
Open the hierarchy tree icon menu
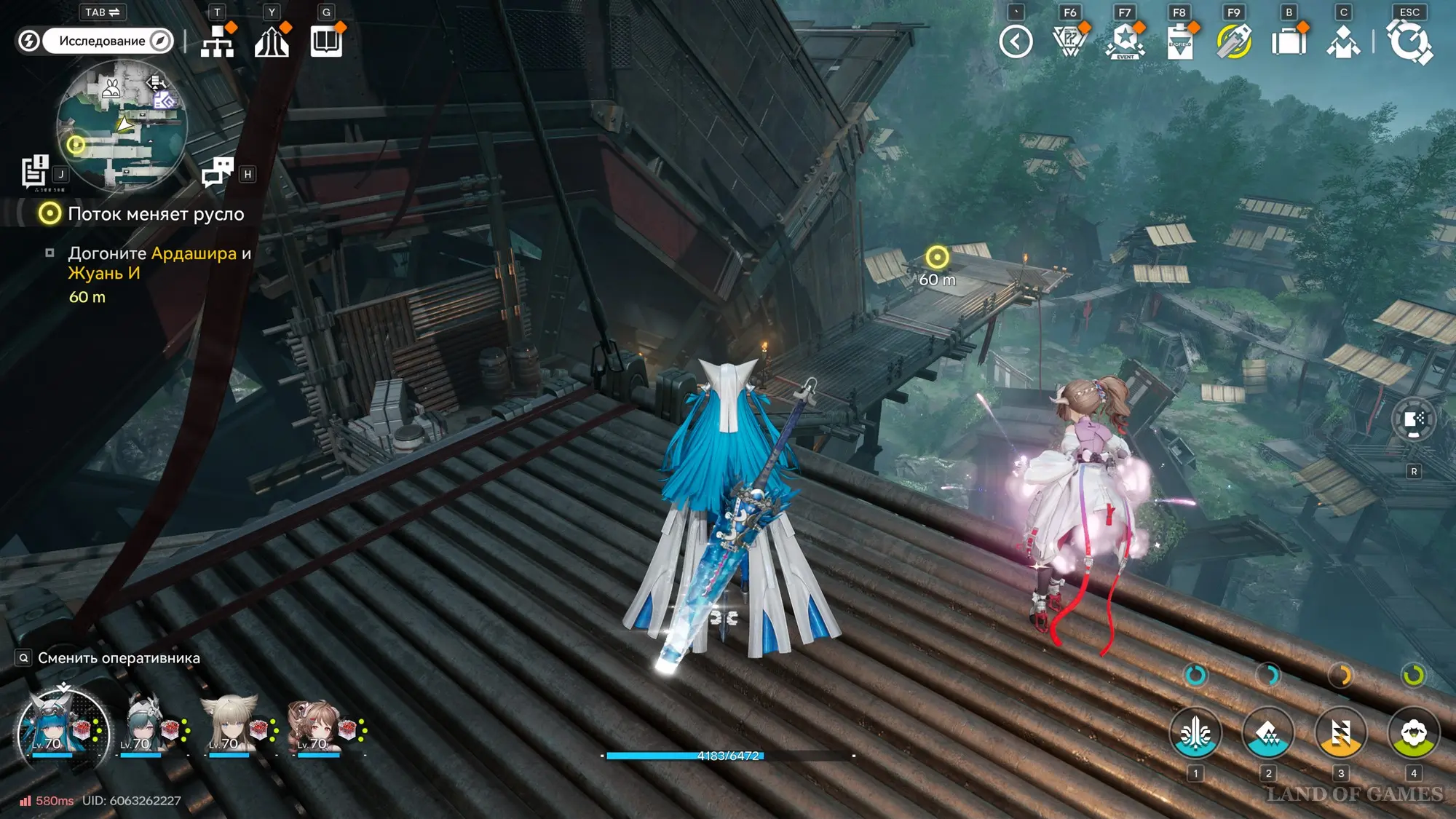click(218, 41)
